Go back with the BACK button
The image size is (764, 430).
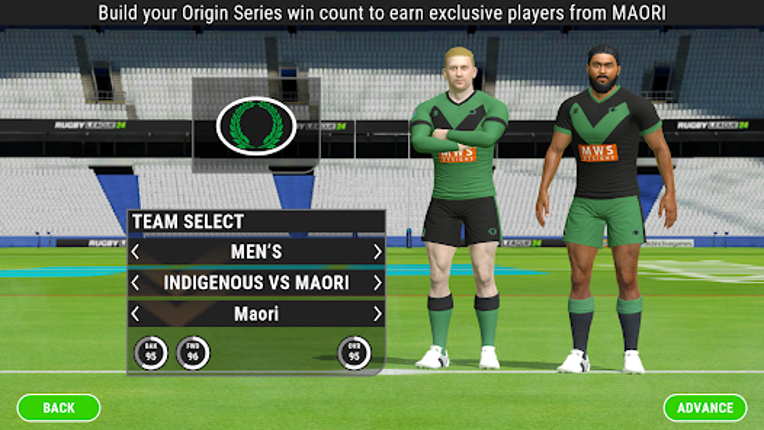[59, 407]
